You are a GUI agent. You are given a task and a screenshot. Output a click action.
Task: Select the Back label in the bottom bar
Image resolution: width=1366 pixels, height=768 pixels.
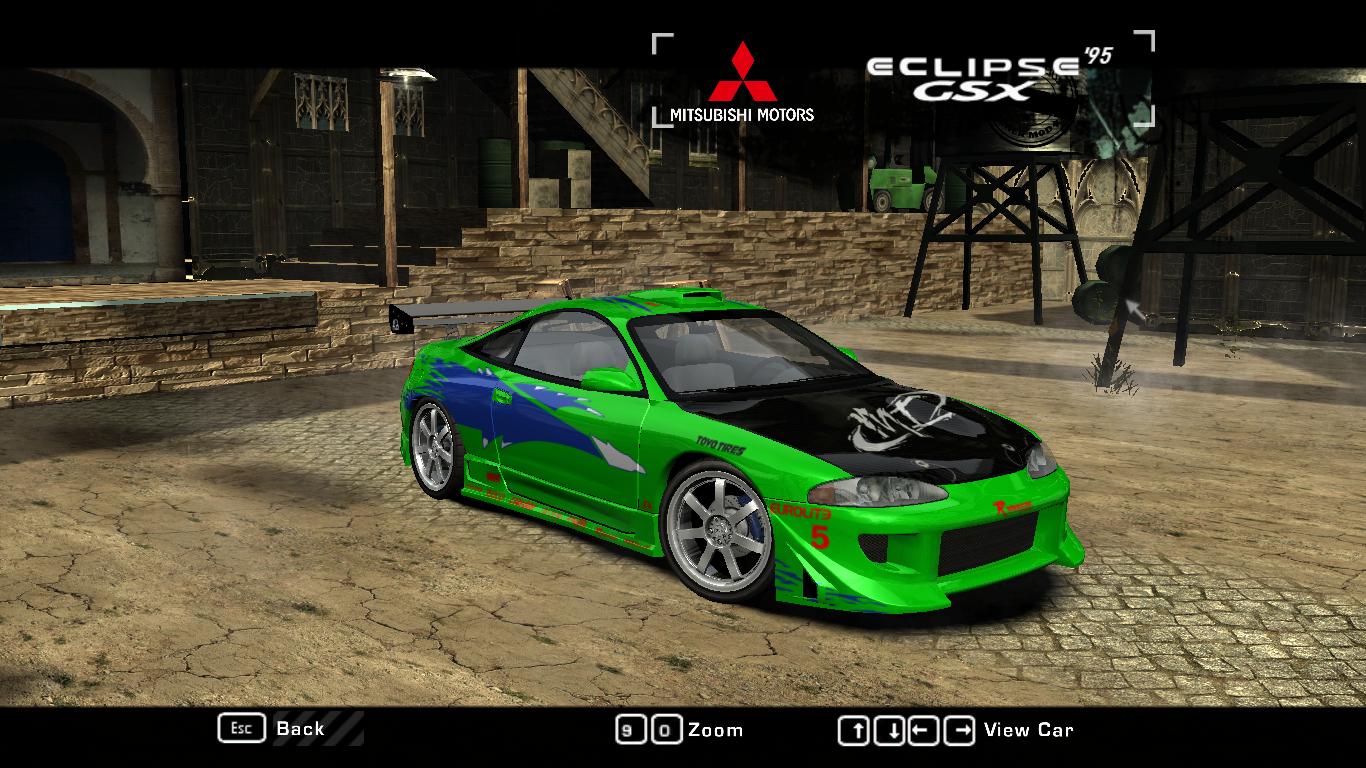[300, 729]
